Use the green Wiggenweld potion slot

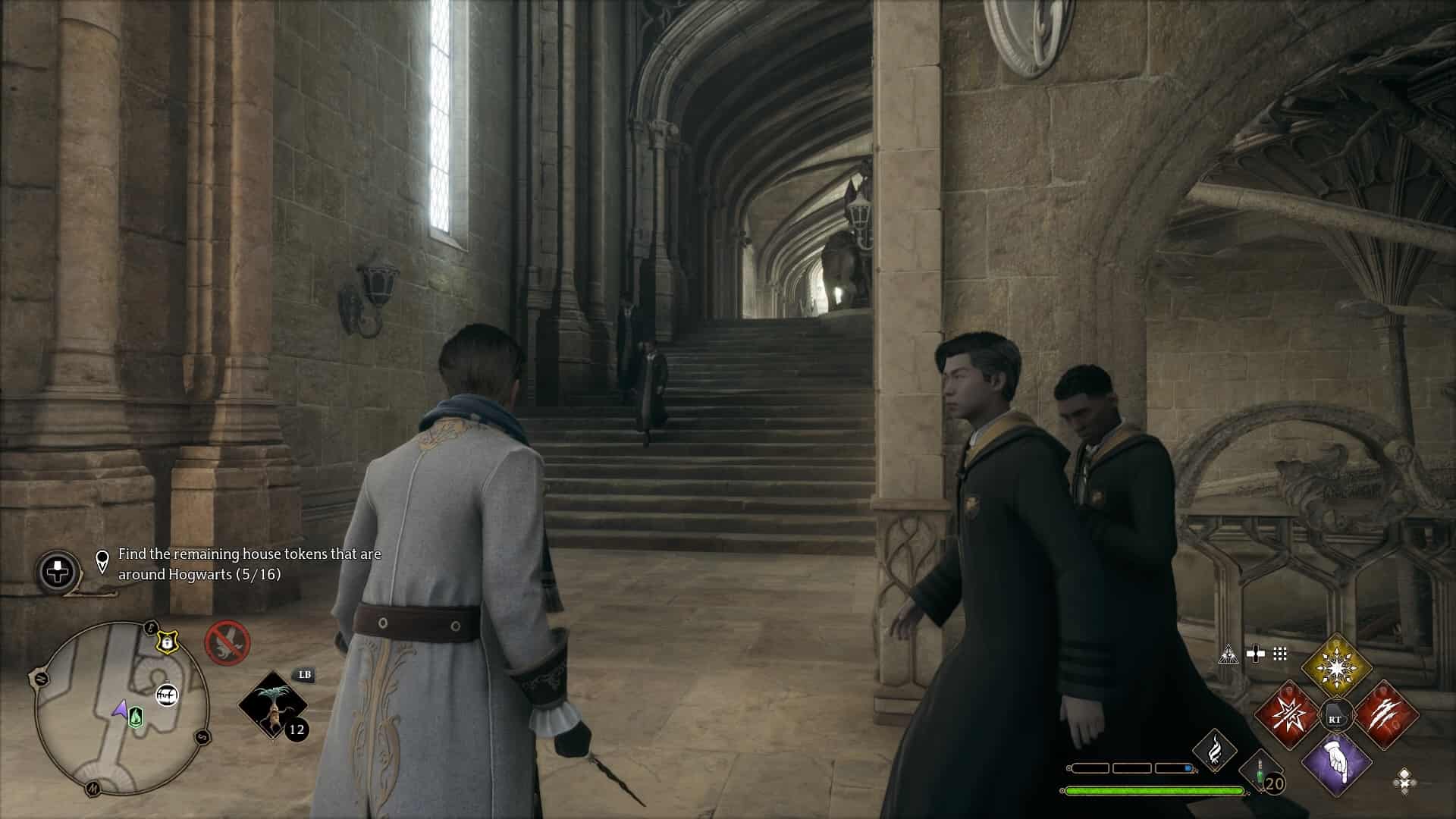pyautogui.click(x=1260, y=775)
